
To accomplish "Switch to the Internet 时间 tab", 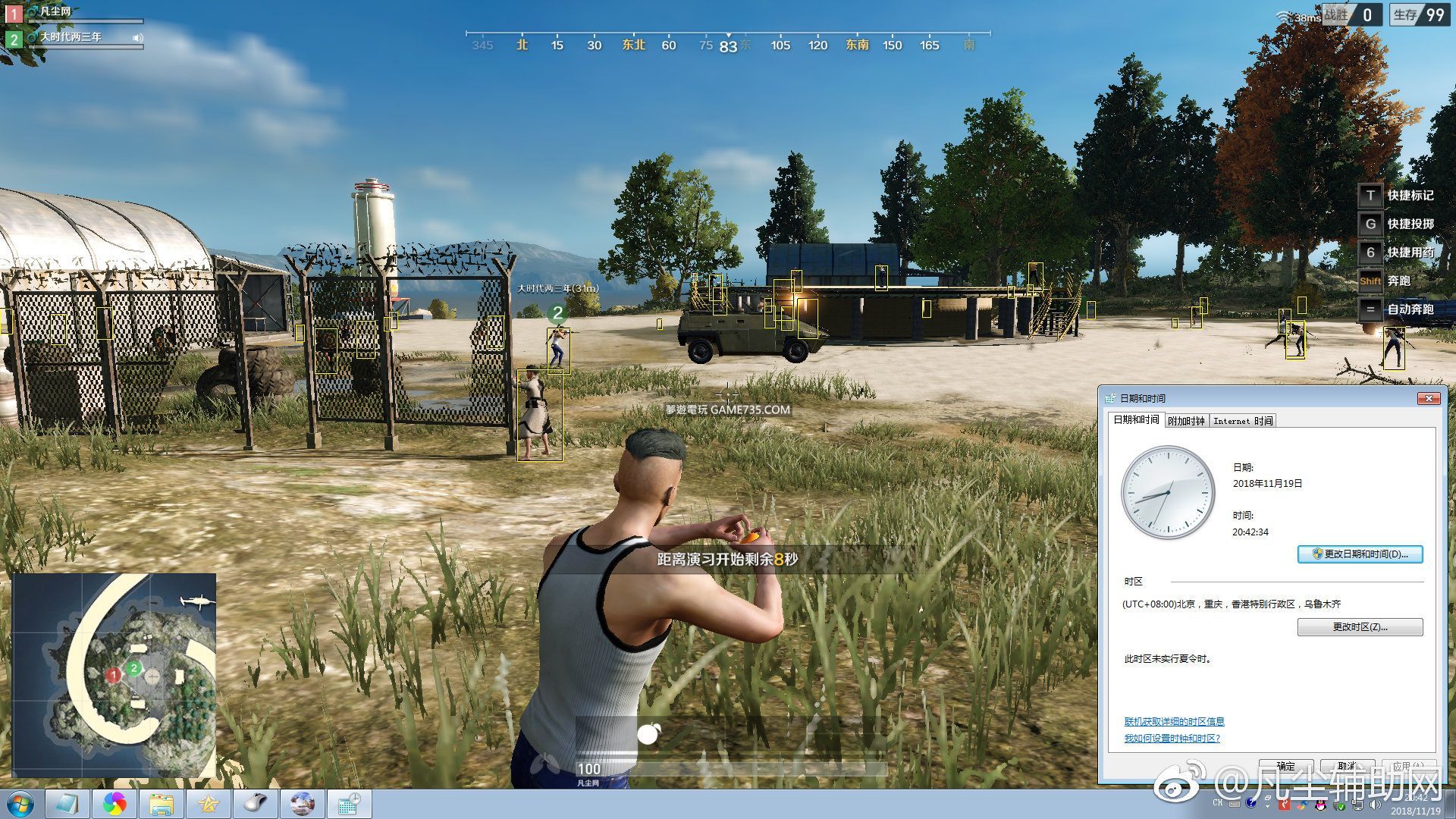I will point(1242,421).
